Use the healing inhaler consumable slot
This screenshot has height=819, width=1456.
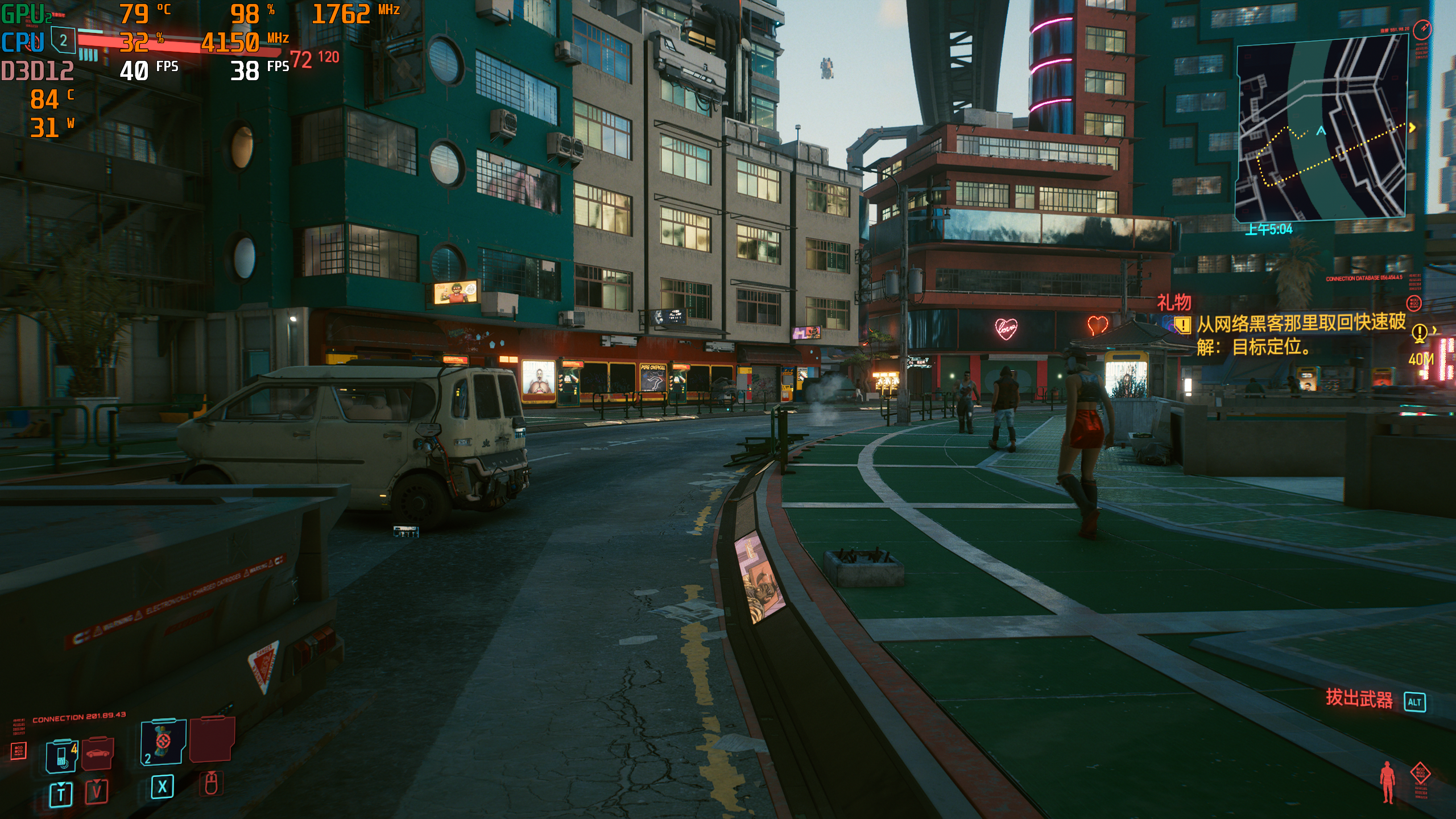[163, 742]
